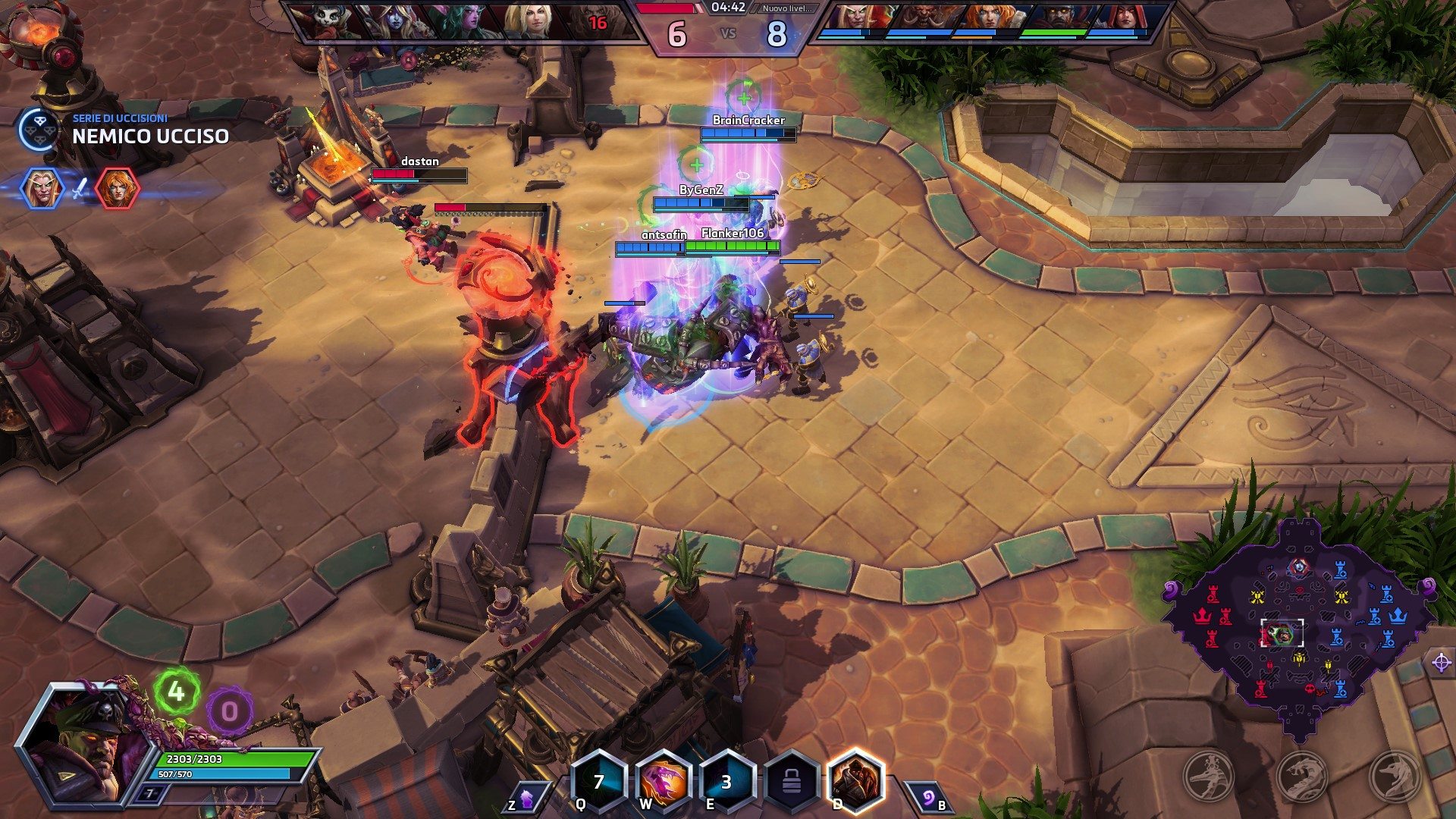Click the serpent-head icon with open jaws
Screen dimensions: 1456x819
[x=1301, y=776]
